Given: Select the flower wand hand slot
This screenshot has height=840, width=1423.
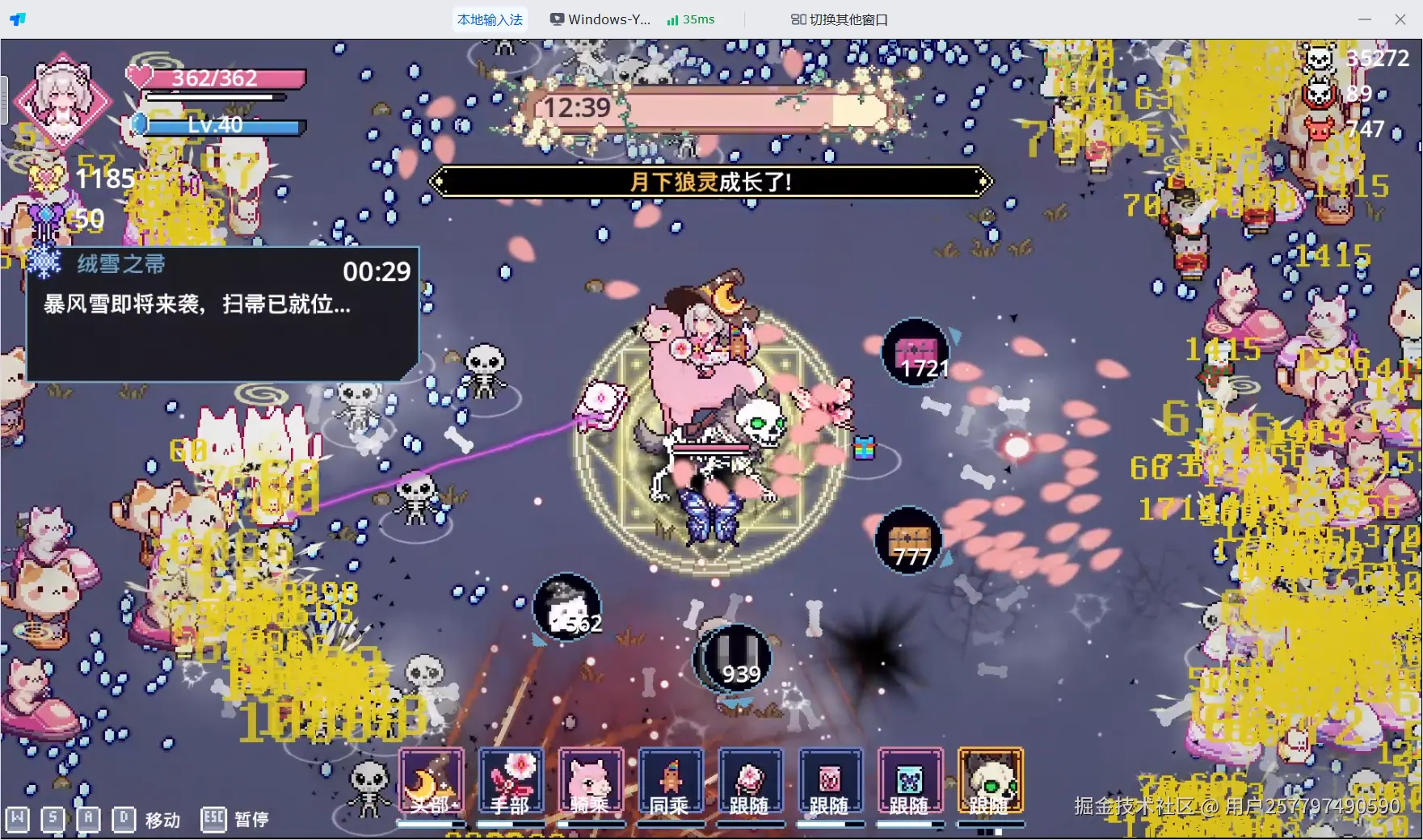Looking at the screenshot, I should pos(511,781).
